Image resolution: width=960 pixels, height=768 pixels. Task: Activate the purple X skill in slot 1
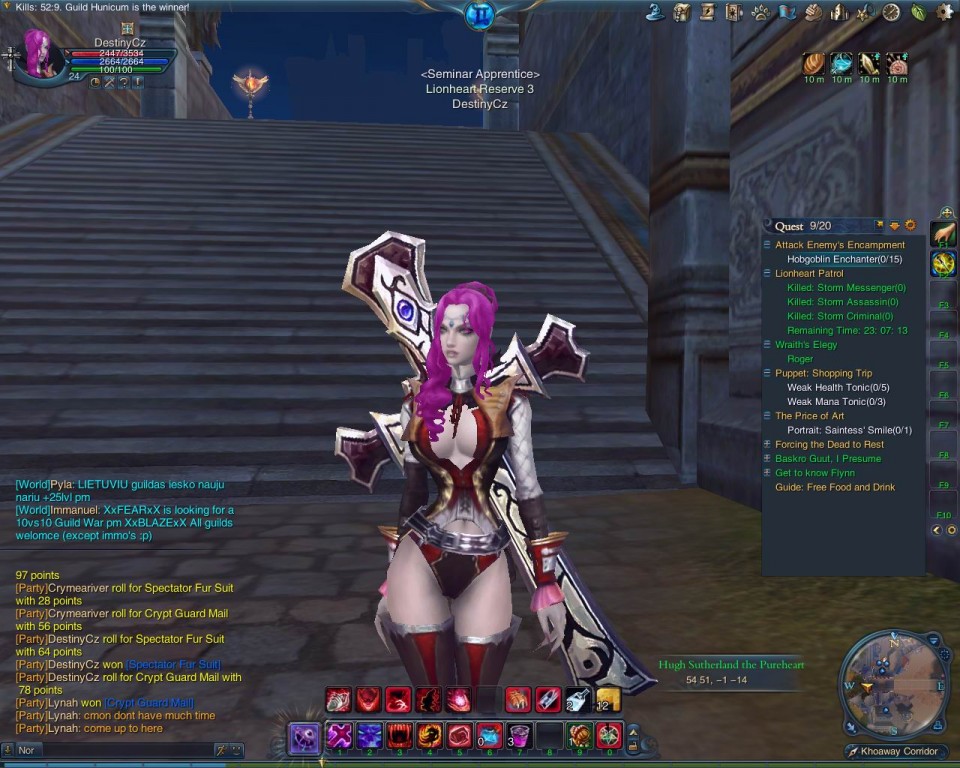(x=339, y=737)
